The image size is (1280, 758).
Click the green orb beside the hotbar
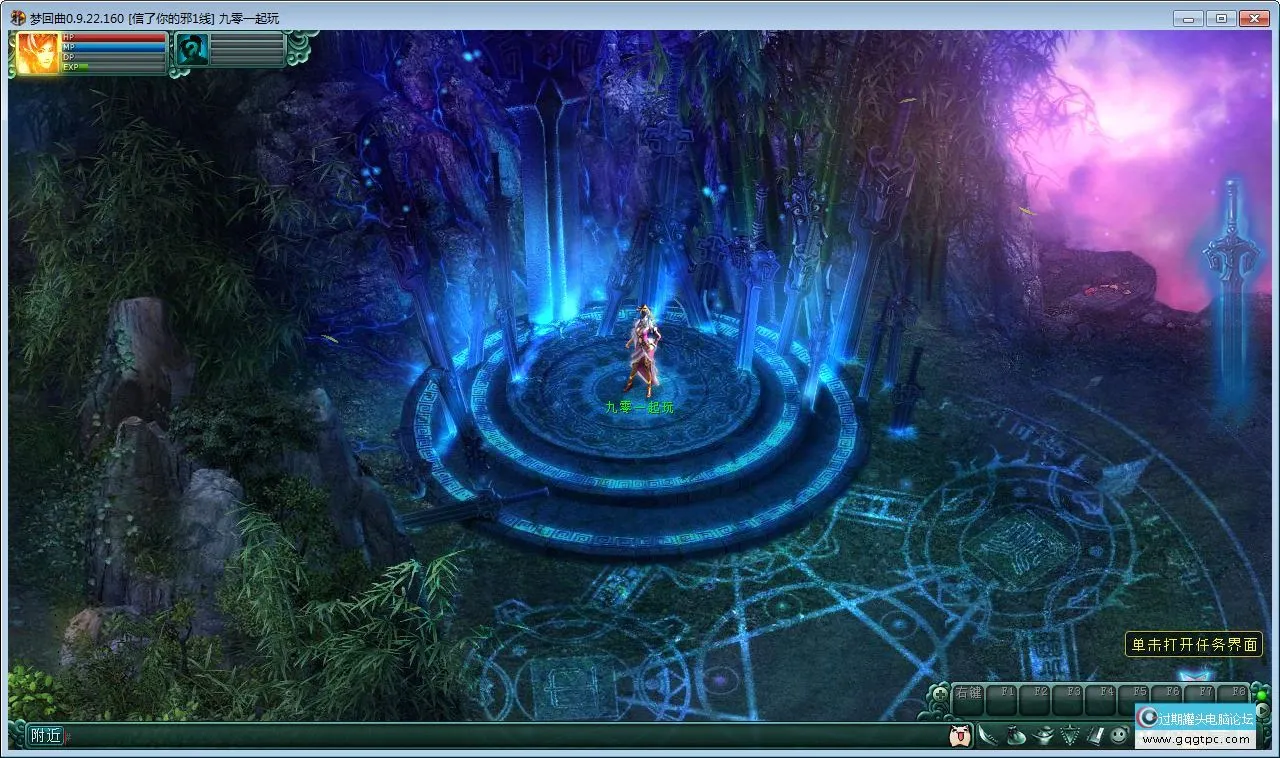pyautogui.click(x=1262, y=693)
